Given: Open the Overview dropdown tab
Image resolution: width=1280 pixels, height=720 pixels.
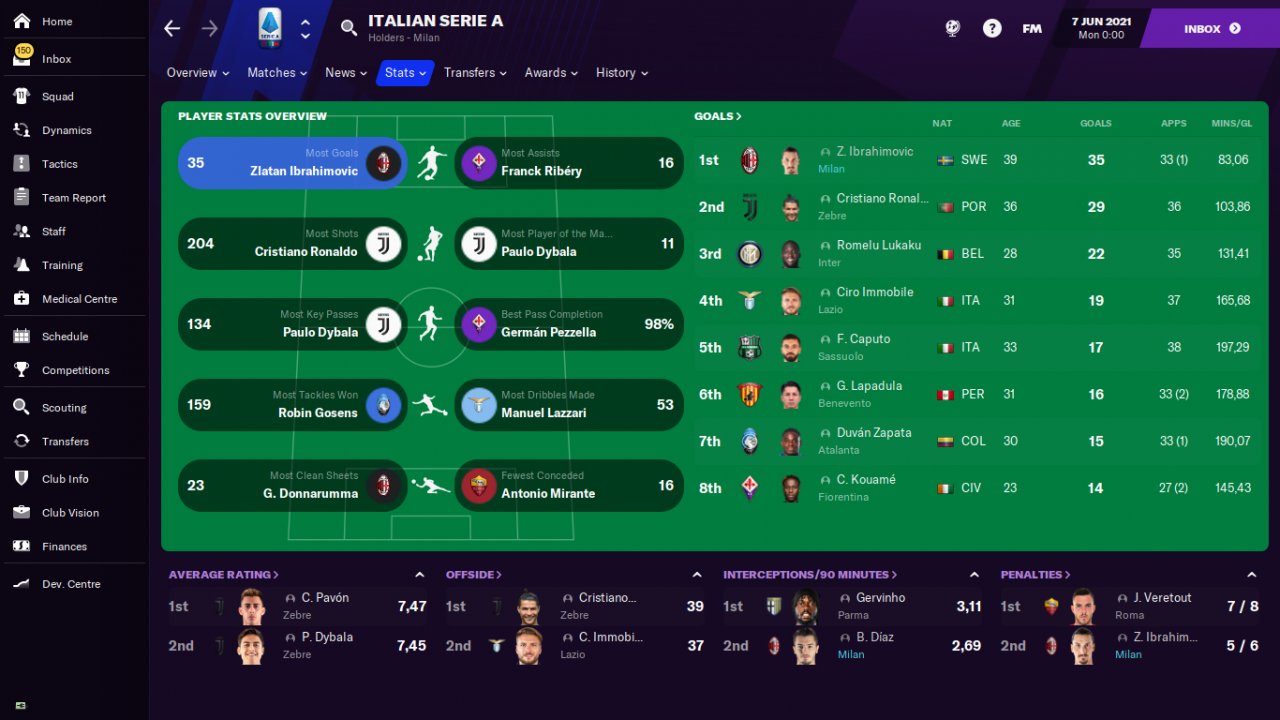Looking at the screenshot, I should [197, 73].
